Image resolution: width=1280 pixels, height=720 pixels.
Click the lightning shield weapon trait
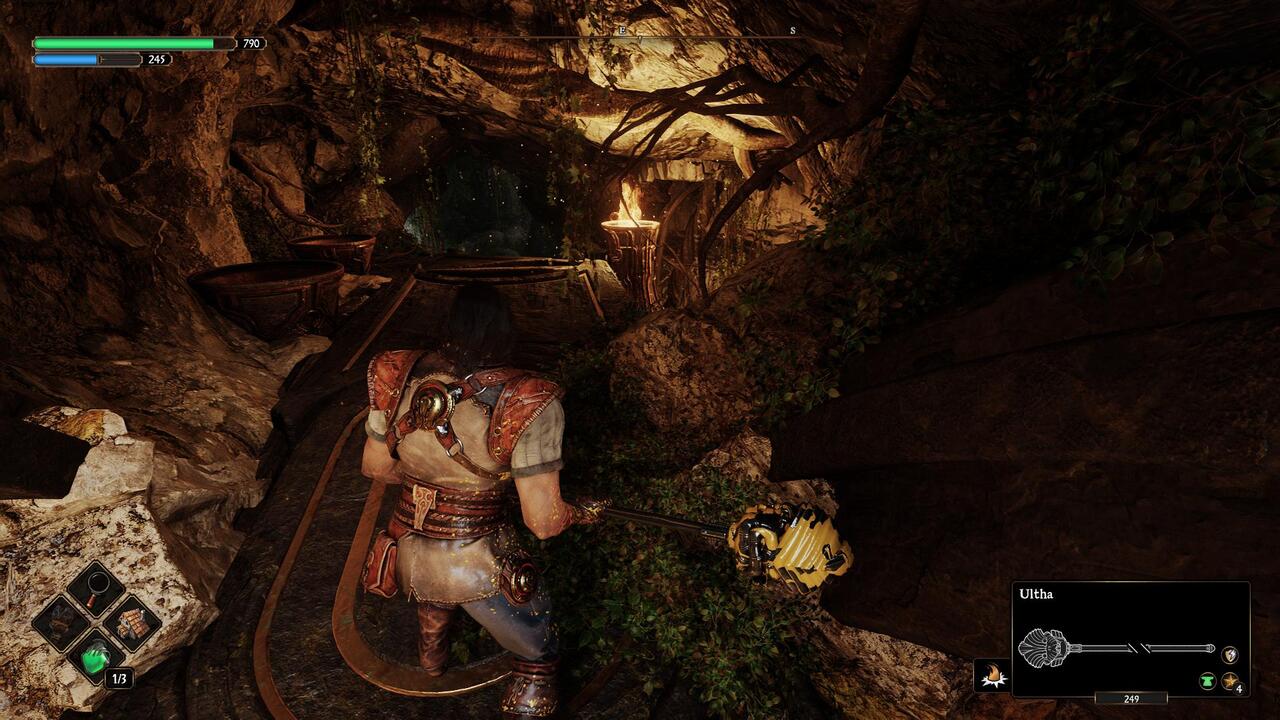[x=1230, y=655]
